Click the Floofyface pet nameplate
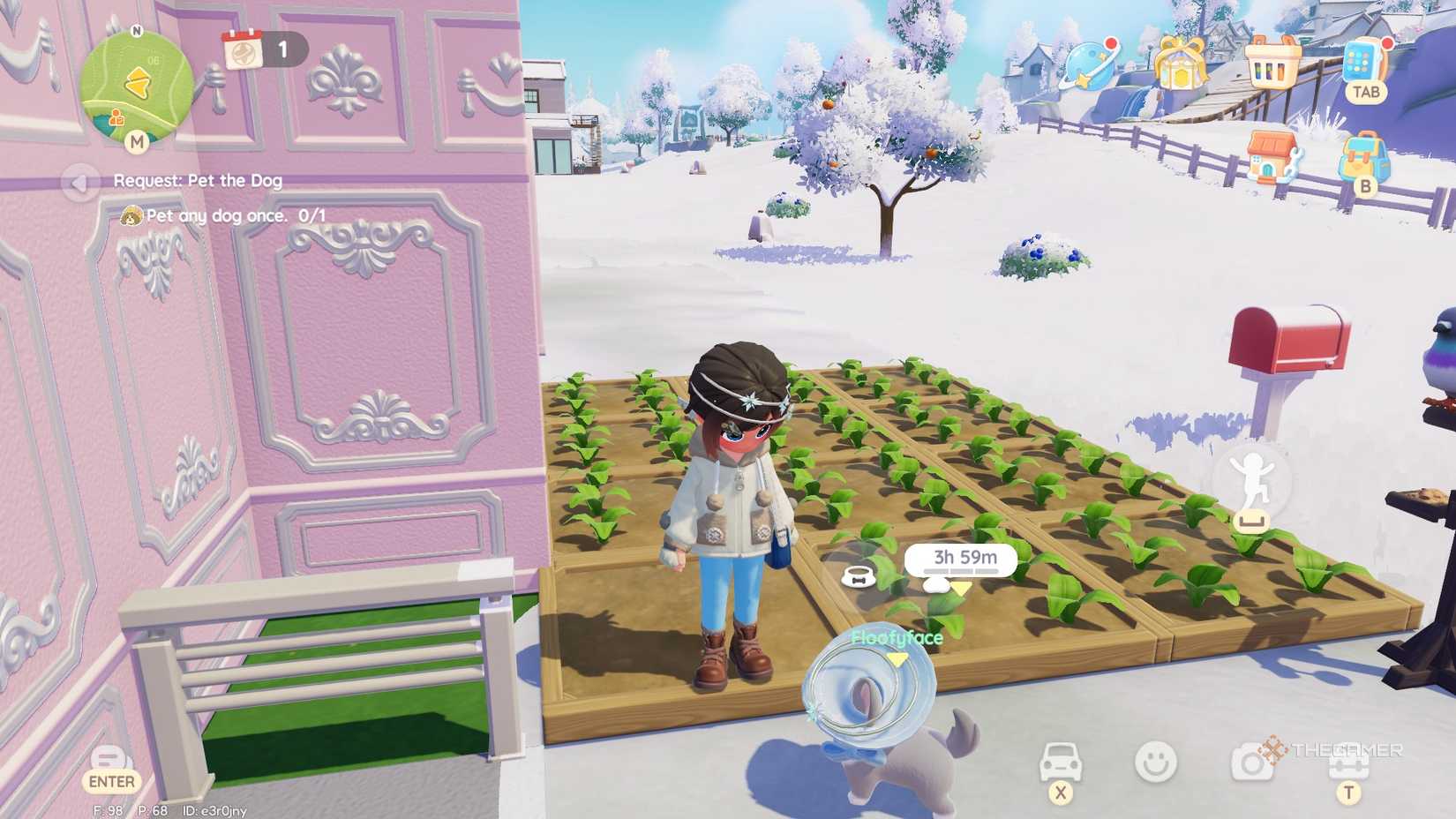The image size is (1456, 819). (897, 636)
